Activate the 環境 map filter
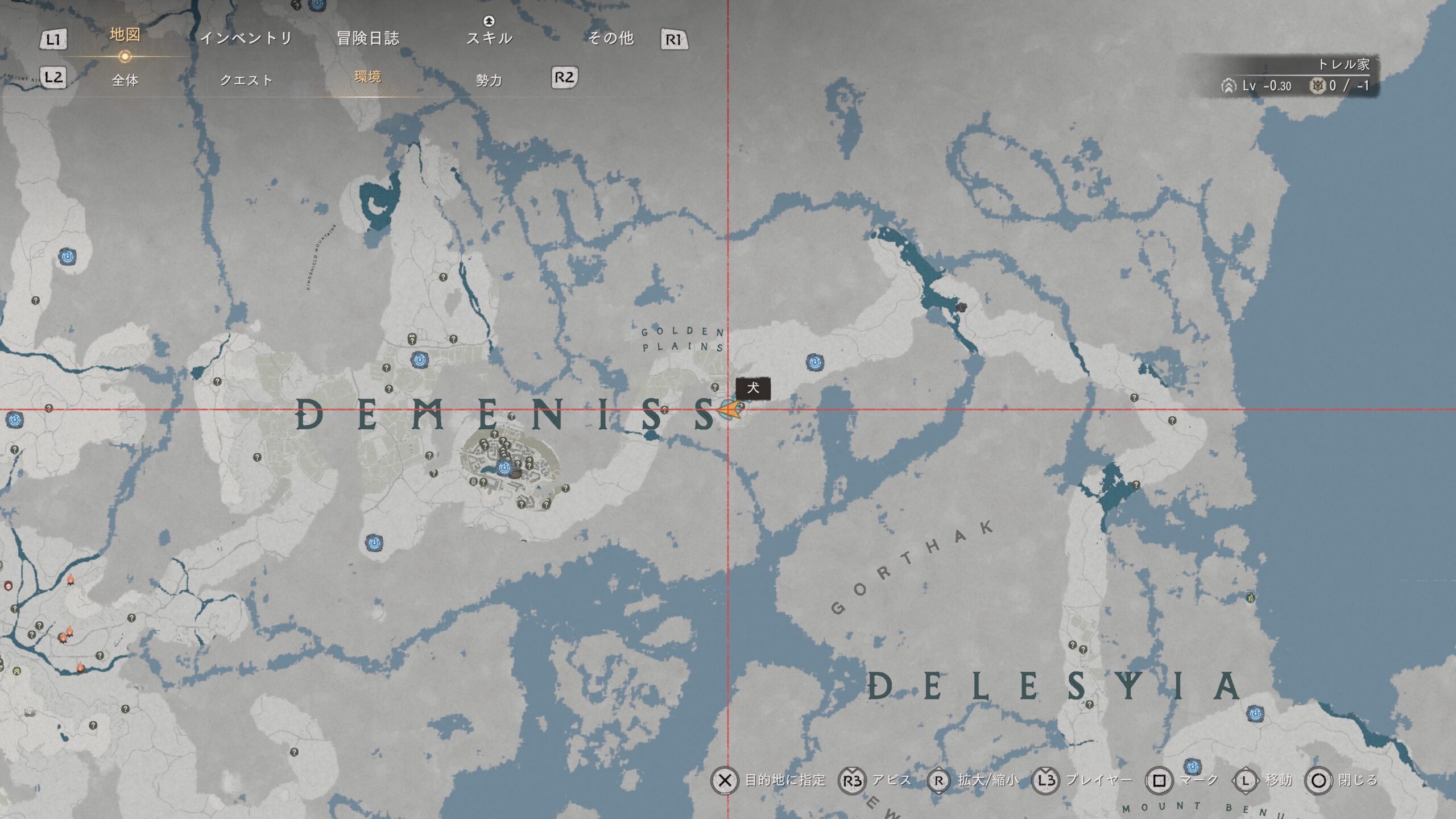The height and width of the screenshot is (819, 1456). (367, 77)
